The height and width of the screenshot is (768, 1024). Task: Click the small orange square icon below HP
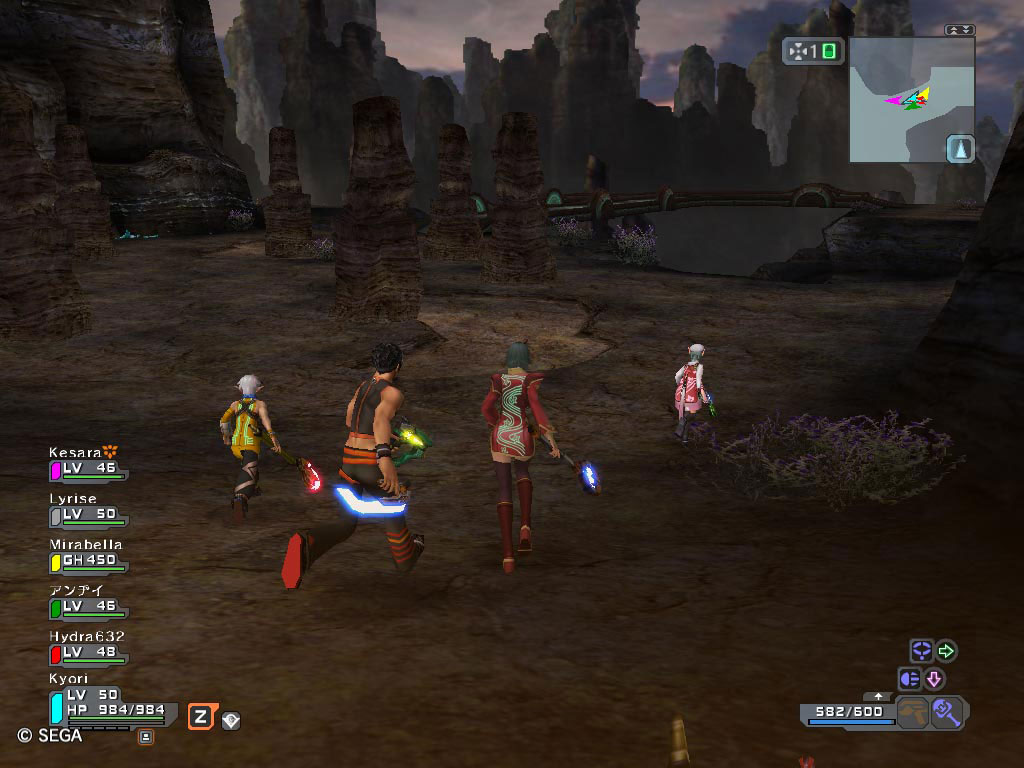[145, 738]
